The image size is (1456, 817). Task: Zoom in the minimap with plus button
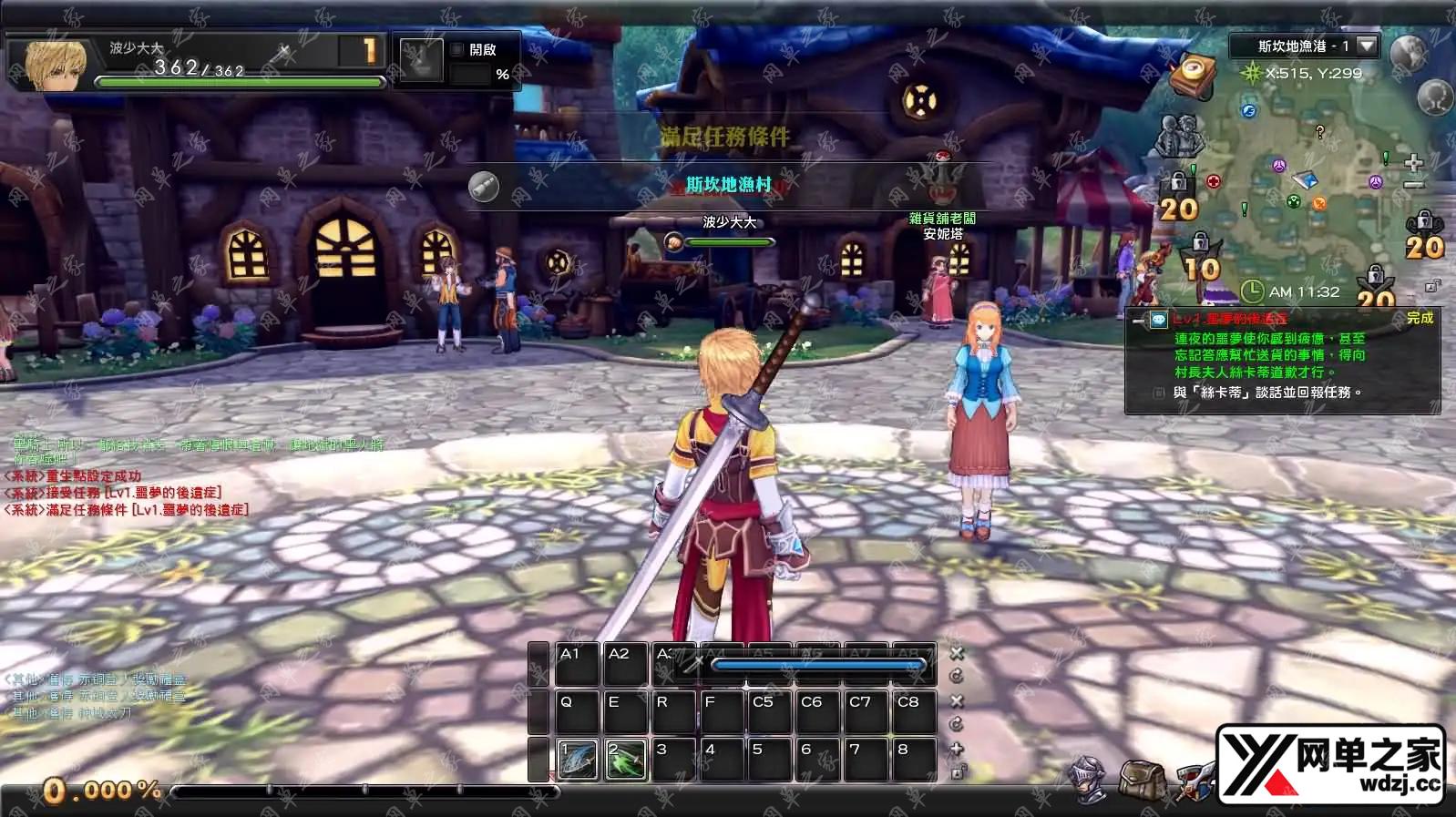coord(1413,163)
